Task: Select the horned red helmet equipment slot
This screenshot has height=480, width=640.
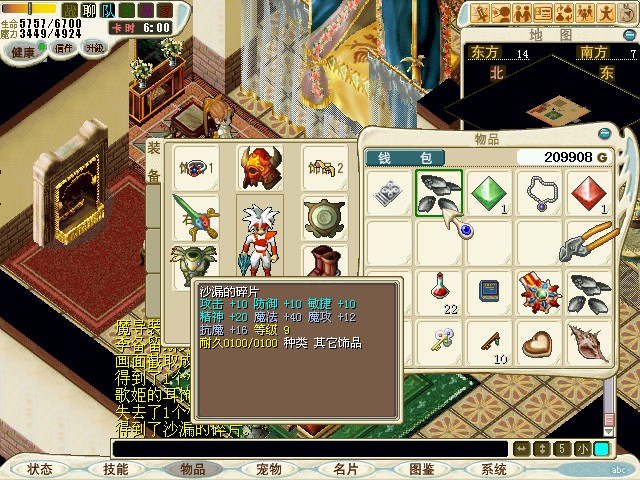Action: [260, 168]
